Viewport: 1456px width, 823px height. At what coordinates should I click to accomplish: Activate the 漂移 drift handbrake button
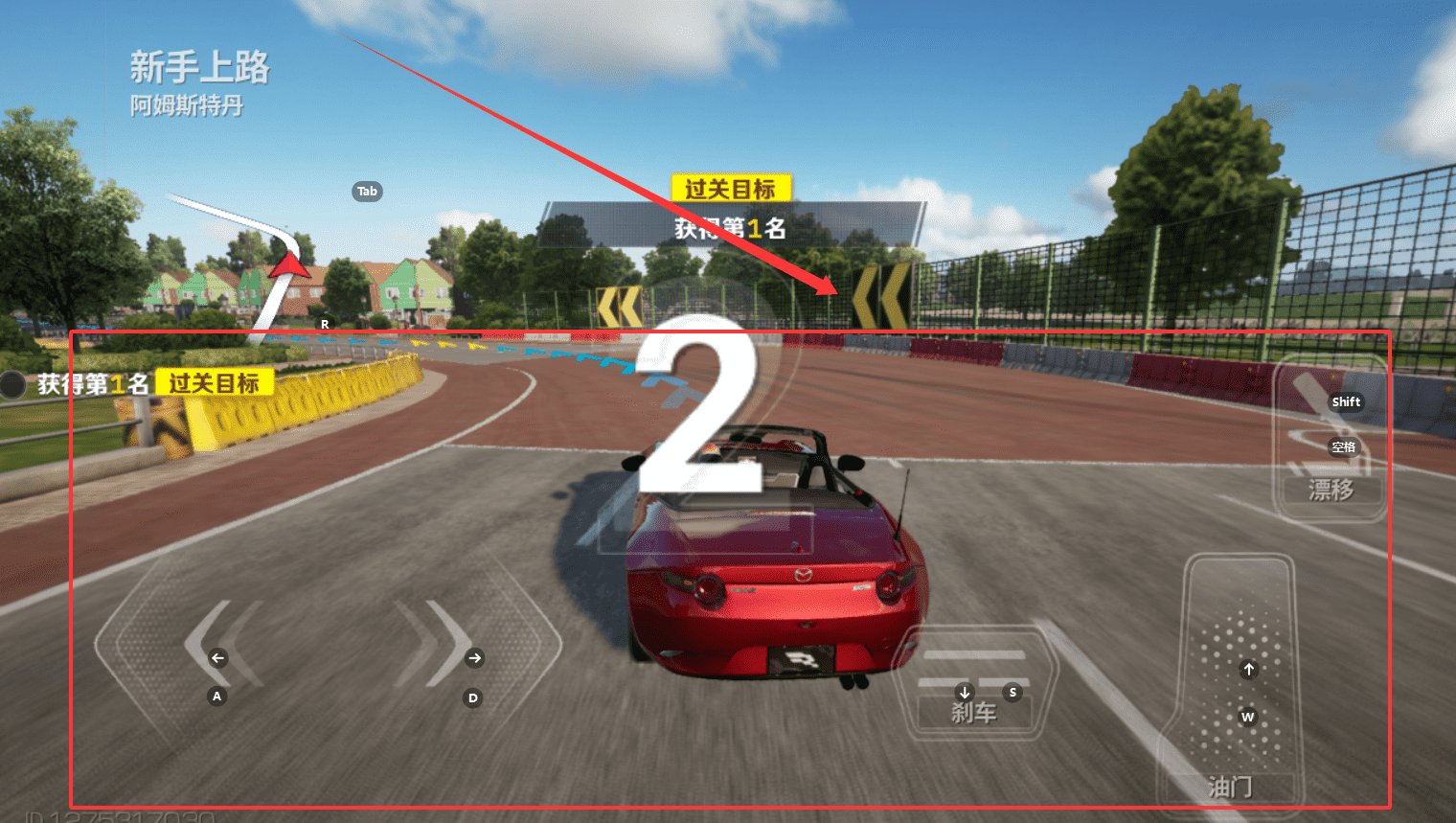pos(1331,441)
